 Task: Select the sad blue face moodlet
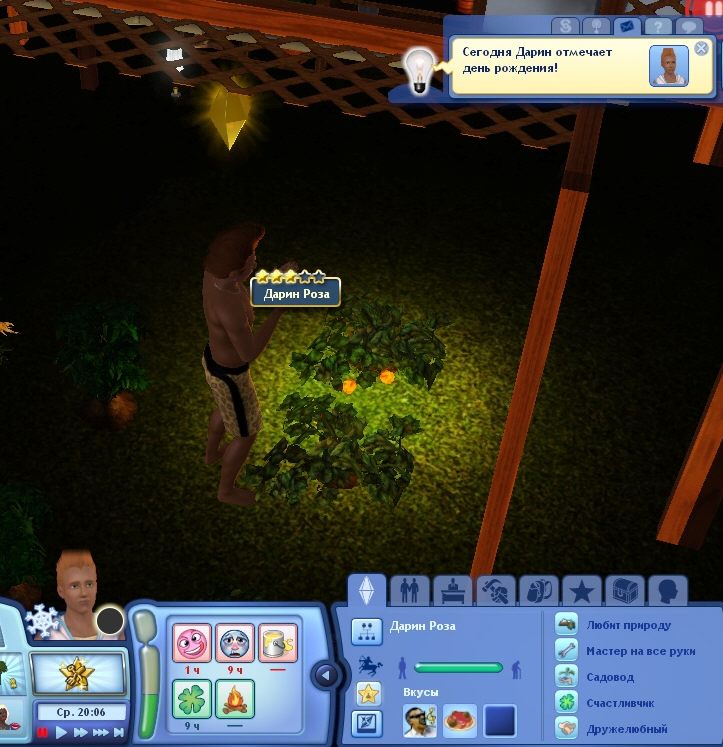[x=235, y=641]
